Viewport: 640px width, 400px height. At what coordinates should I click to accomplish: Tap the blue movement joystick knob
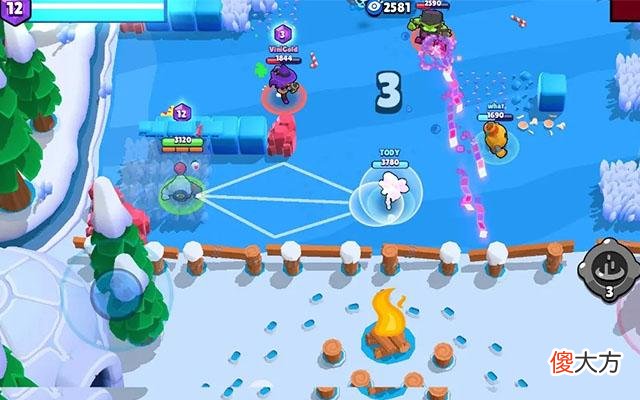pyautogui.click(x=119, y=291)
